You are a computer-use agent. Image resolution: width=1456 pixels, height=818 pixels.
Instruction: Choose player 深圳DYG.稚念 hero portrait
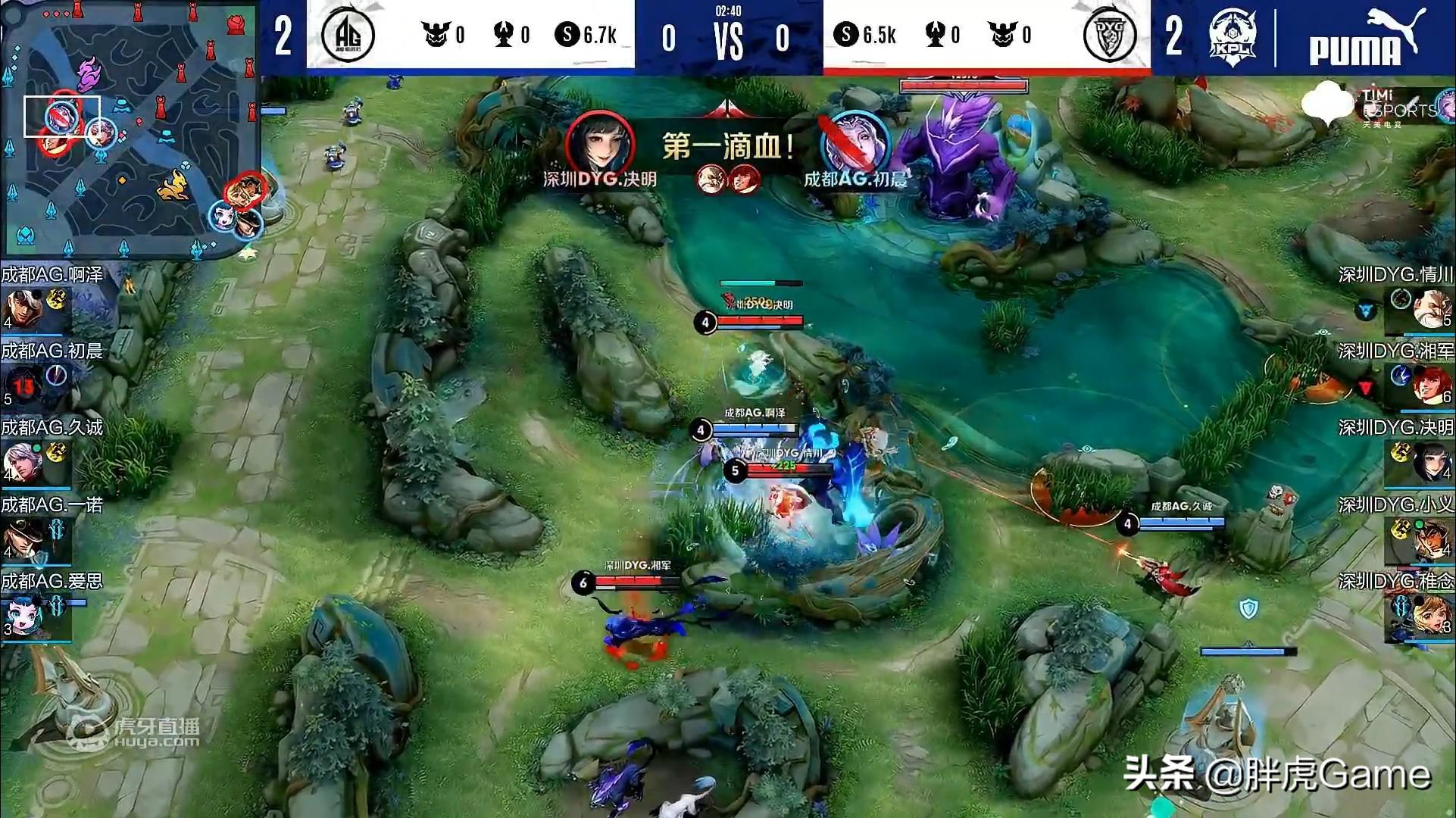(1430, 615)
